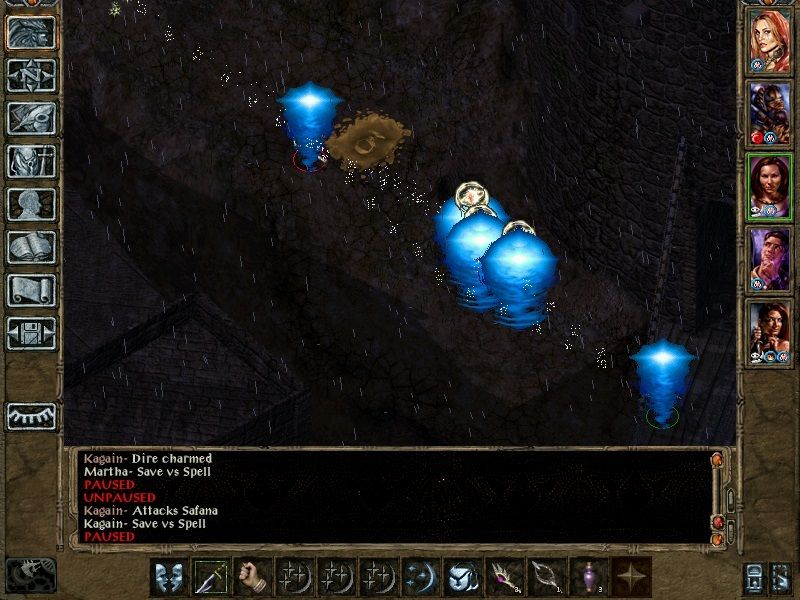Open the journal with quill icon
Image resolution: width=800 pixels, height=600 pixels.
point(31,118)
